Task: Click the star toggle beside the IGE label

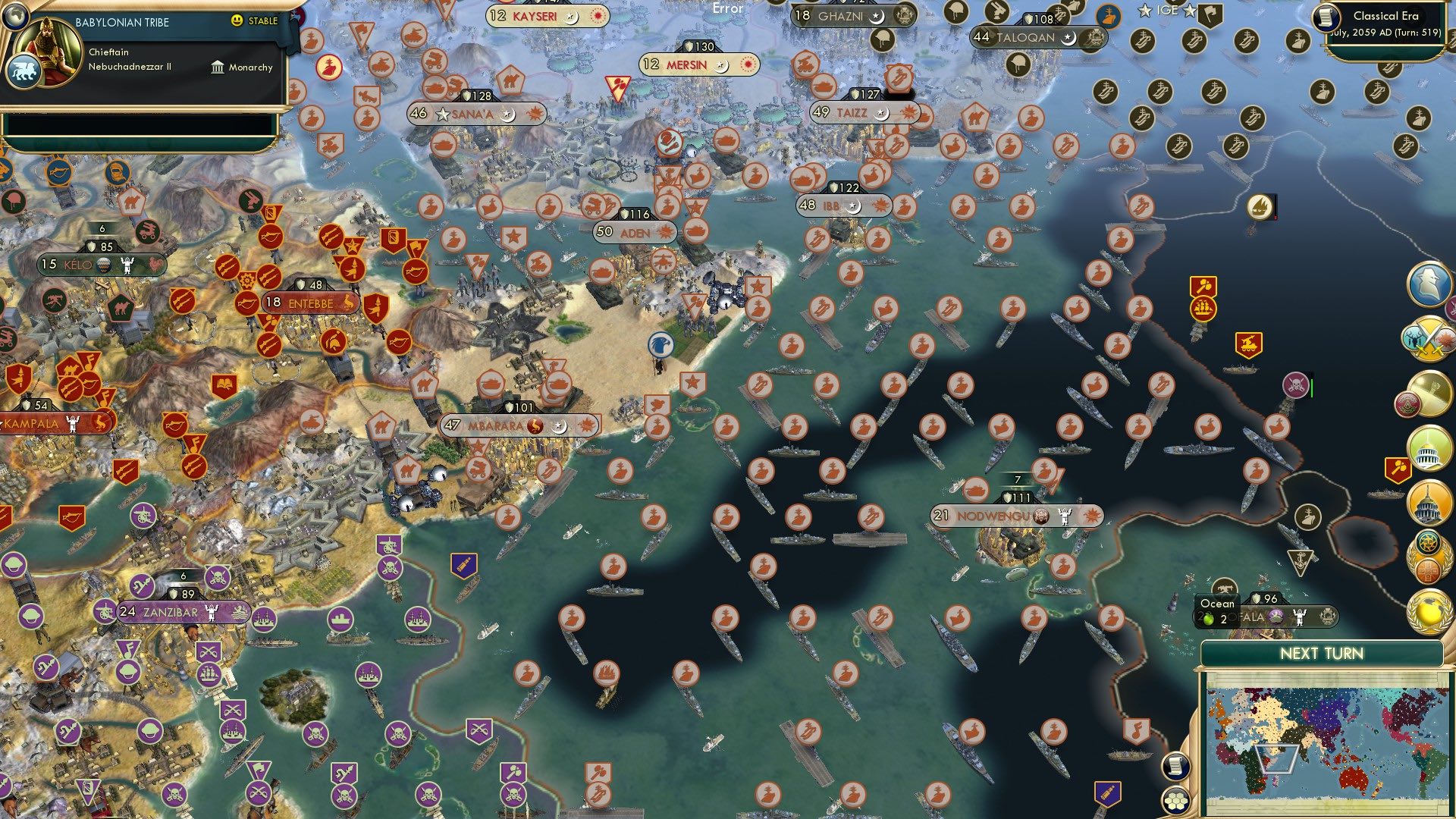Action: pos(1145,9)
